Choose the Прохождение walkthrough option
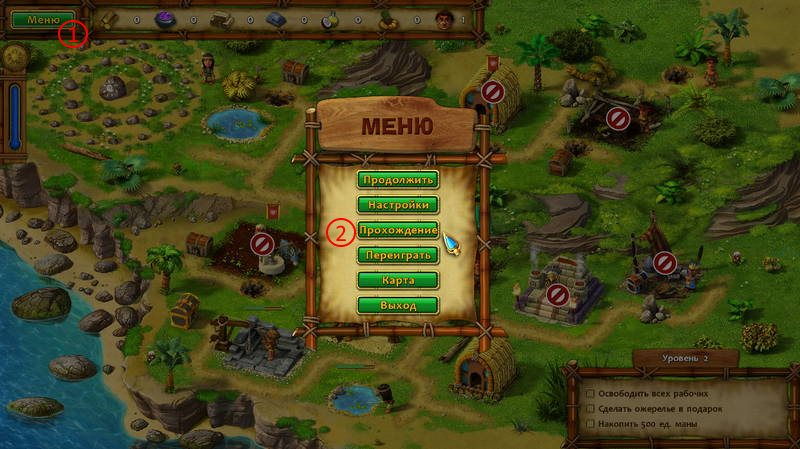Image resolution: width=800 pixels, height=449 pixels. [397, 230]
